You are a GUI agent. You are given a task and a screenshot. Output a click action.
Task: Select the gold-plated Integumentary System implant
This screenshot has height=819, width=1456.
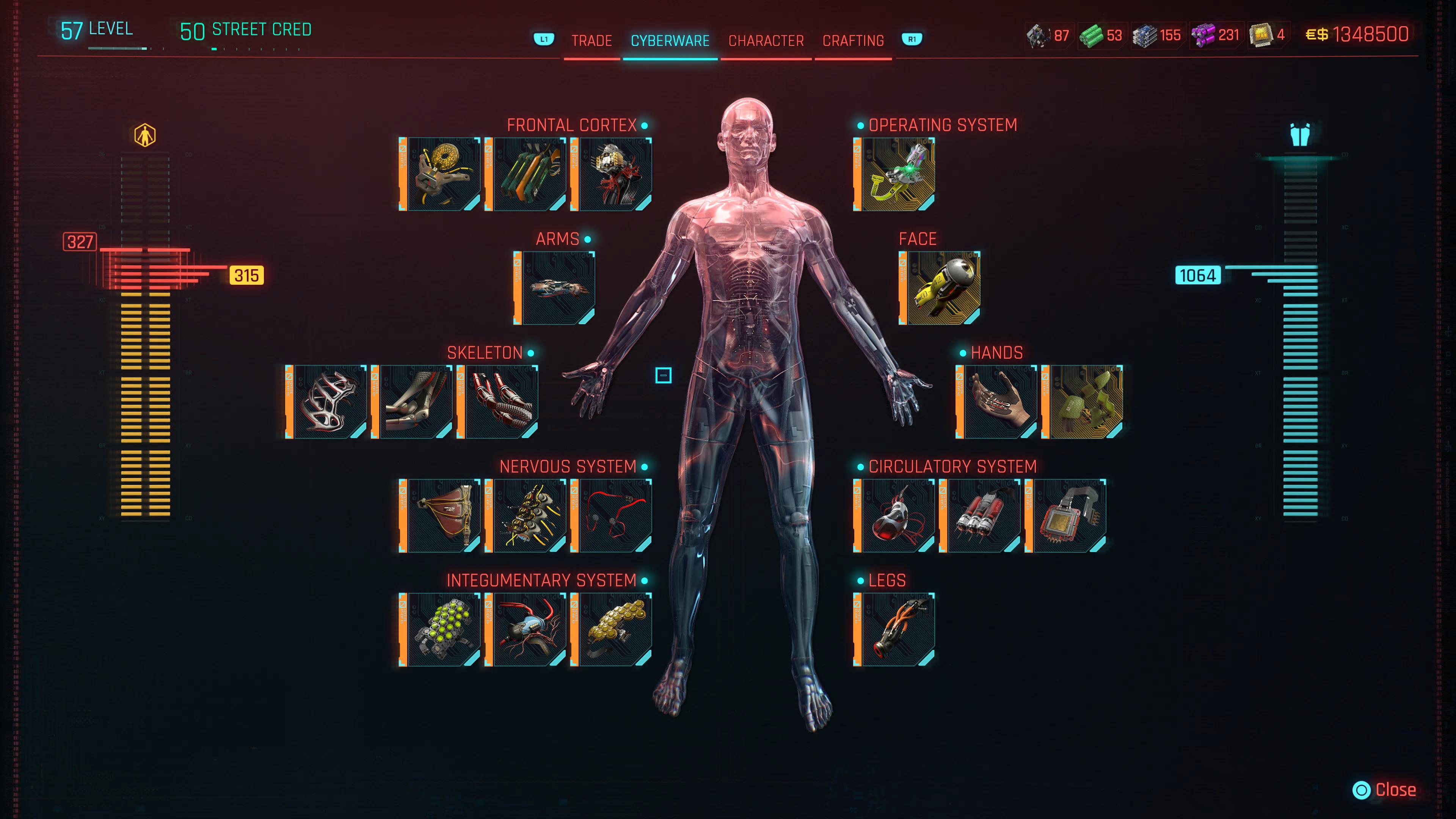point(612,630)
